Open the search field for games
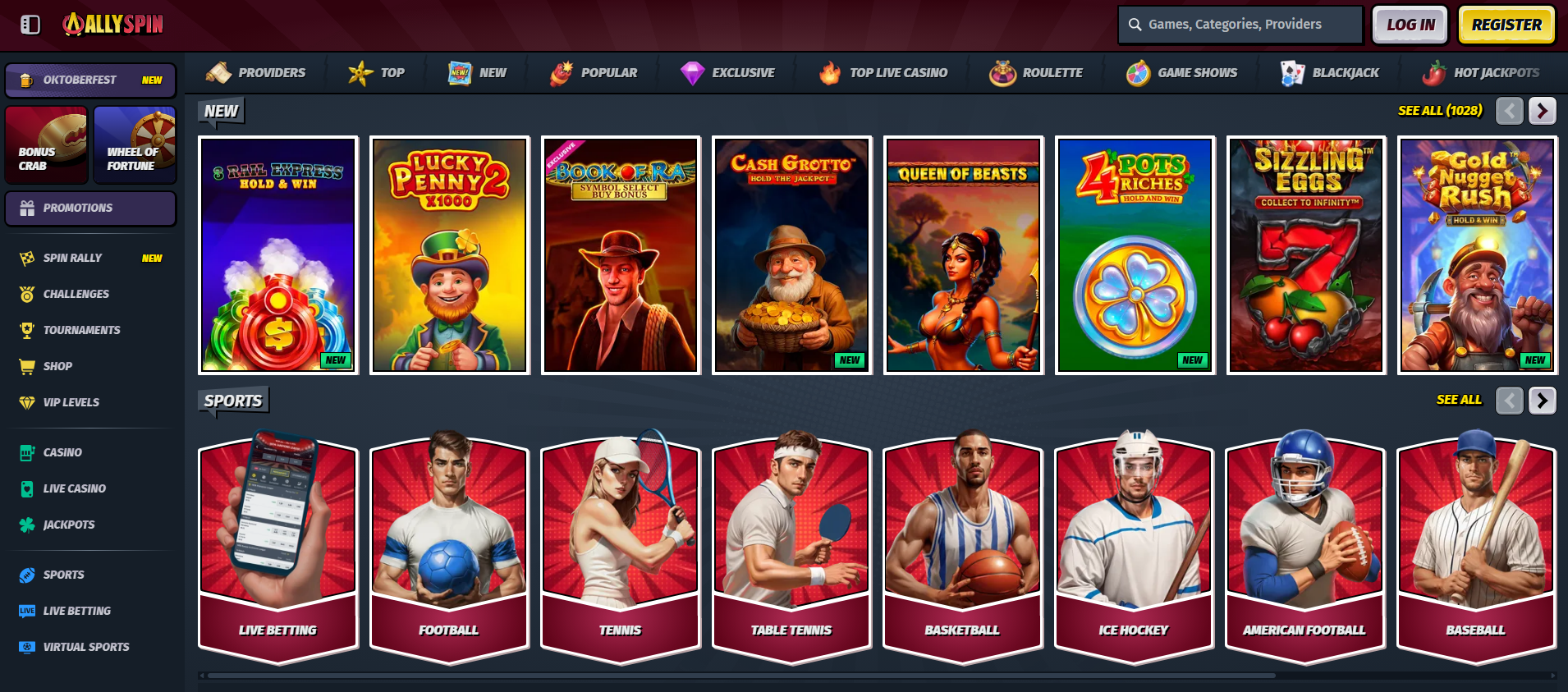The image size is (1568, 692). point(1240,24)
